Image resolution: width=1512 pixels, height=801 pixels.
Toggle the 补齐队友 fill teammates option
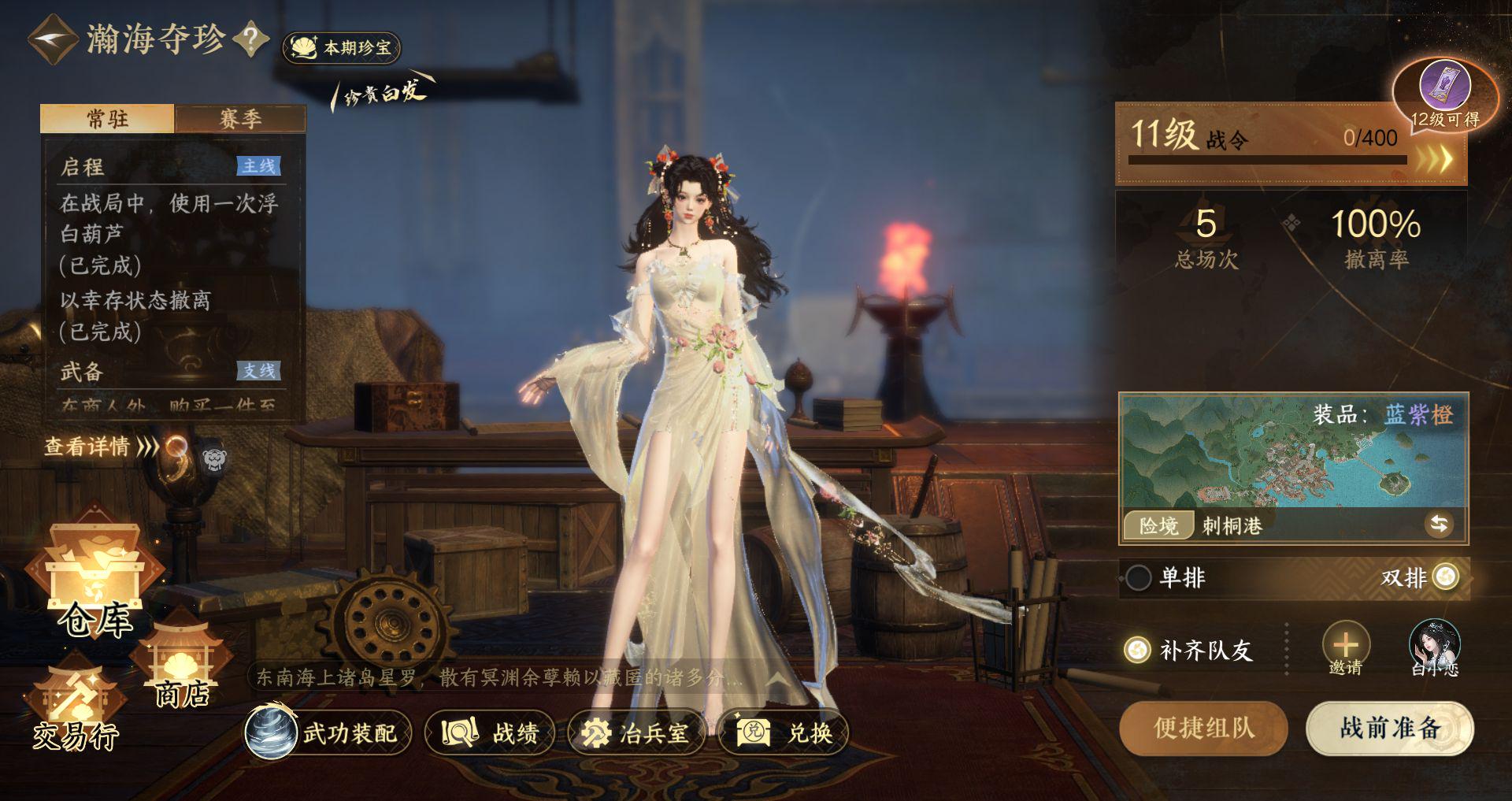1136,650
